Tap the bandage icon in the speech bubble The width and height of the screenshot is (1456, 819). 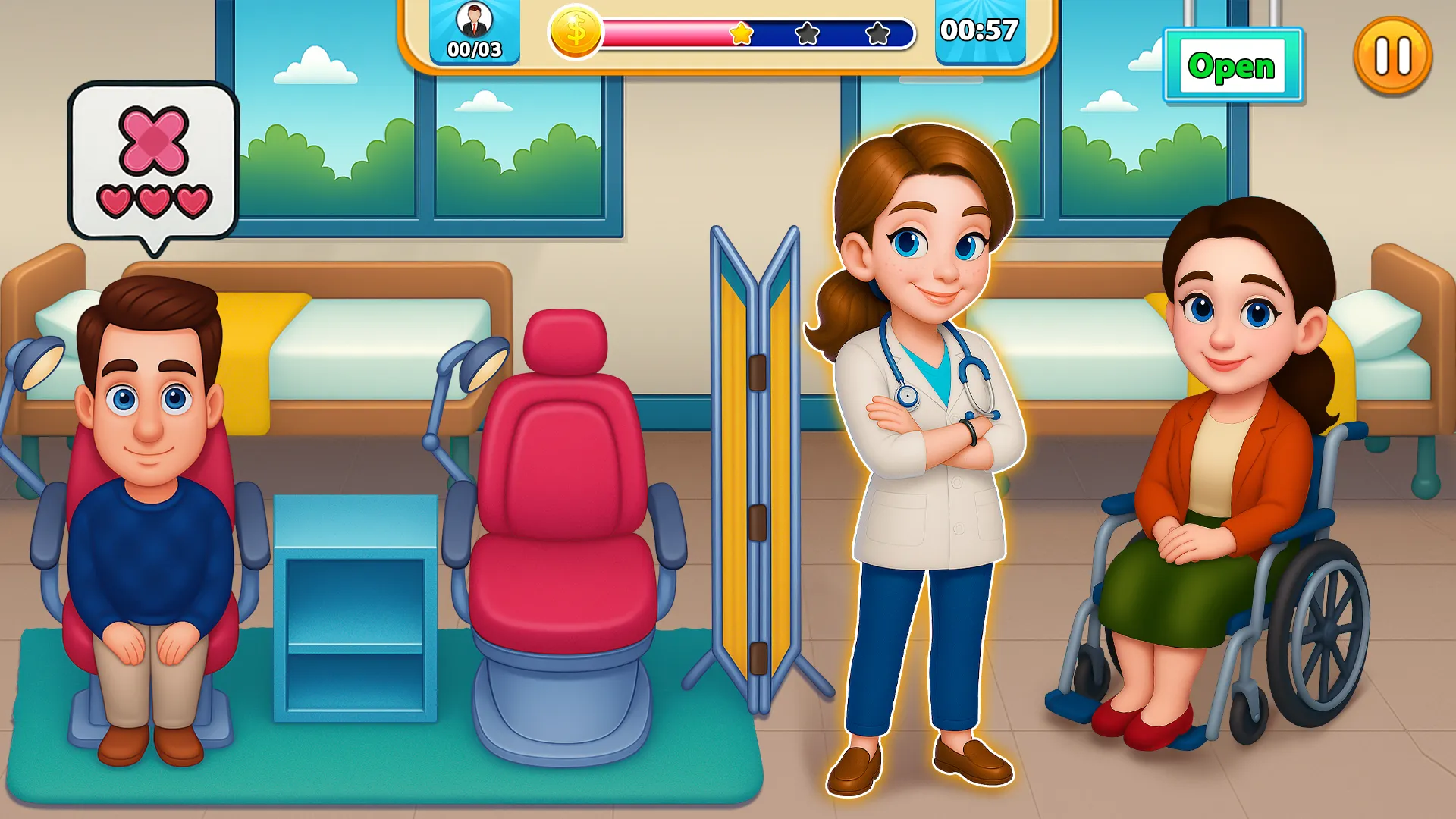tap(152, 139)
